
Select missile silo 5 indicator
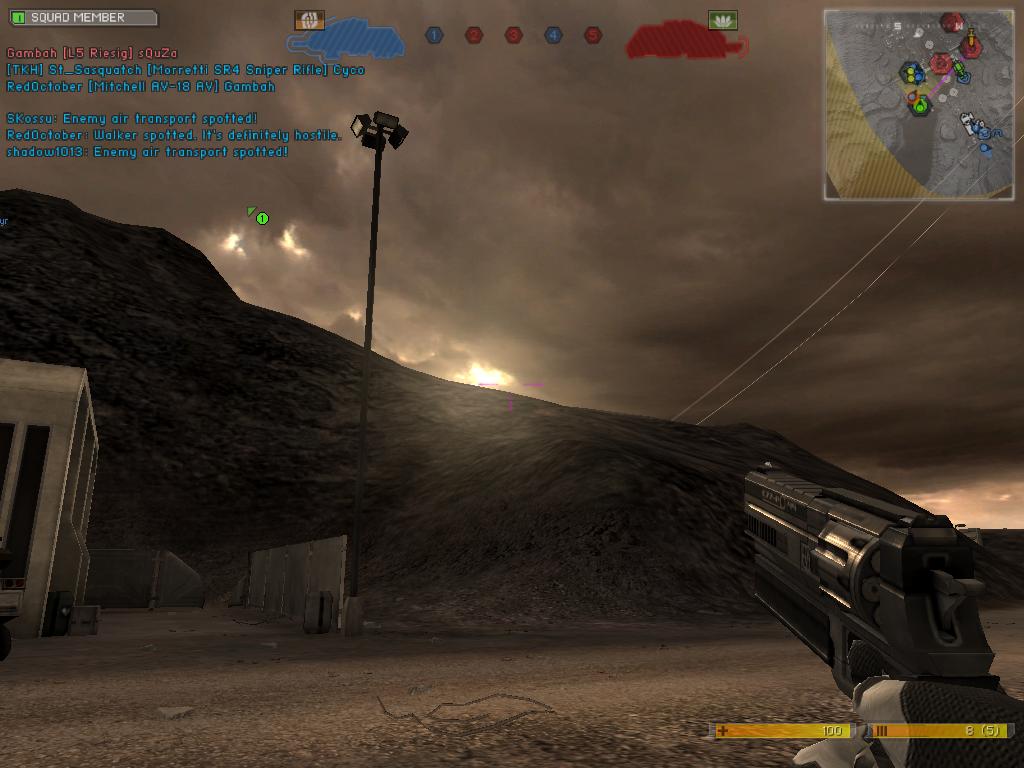(x=593, y=35)
